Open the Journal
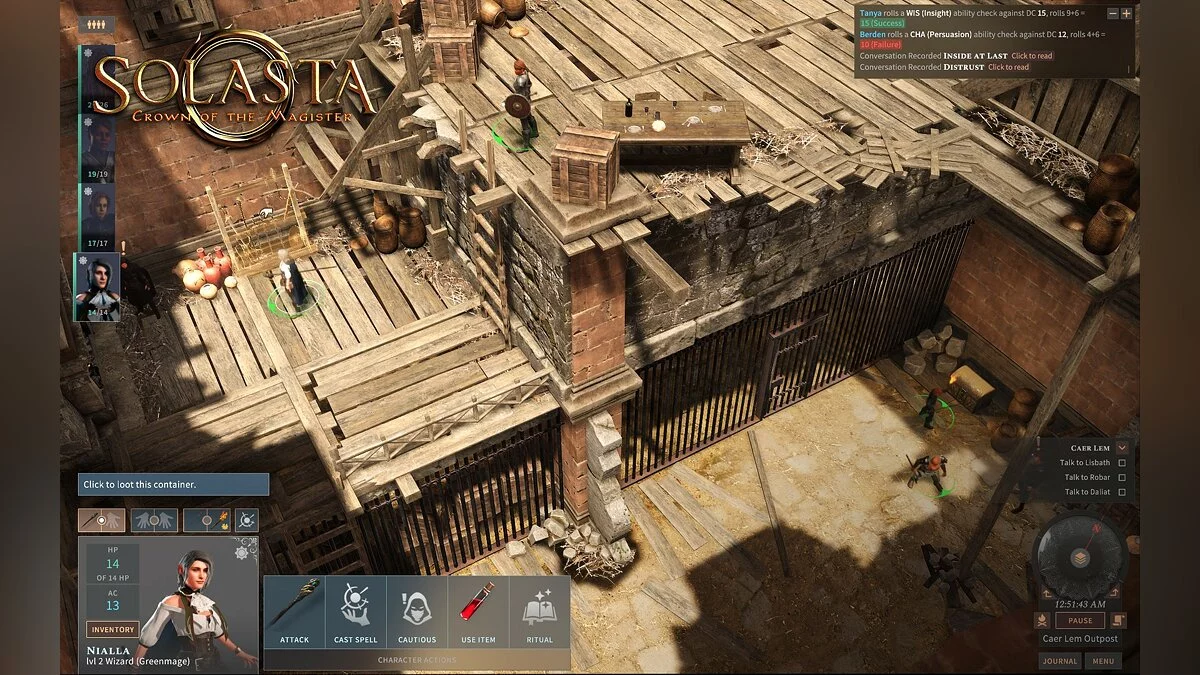The image size is (1200, 675). [1059, 661]
